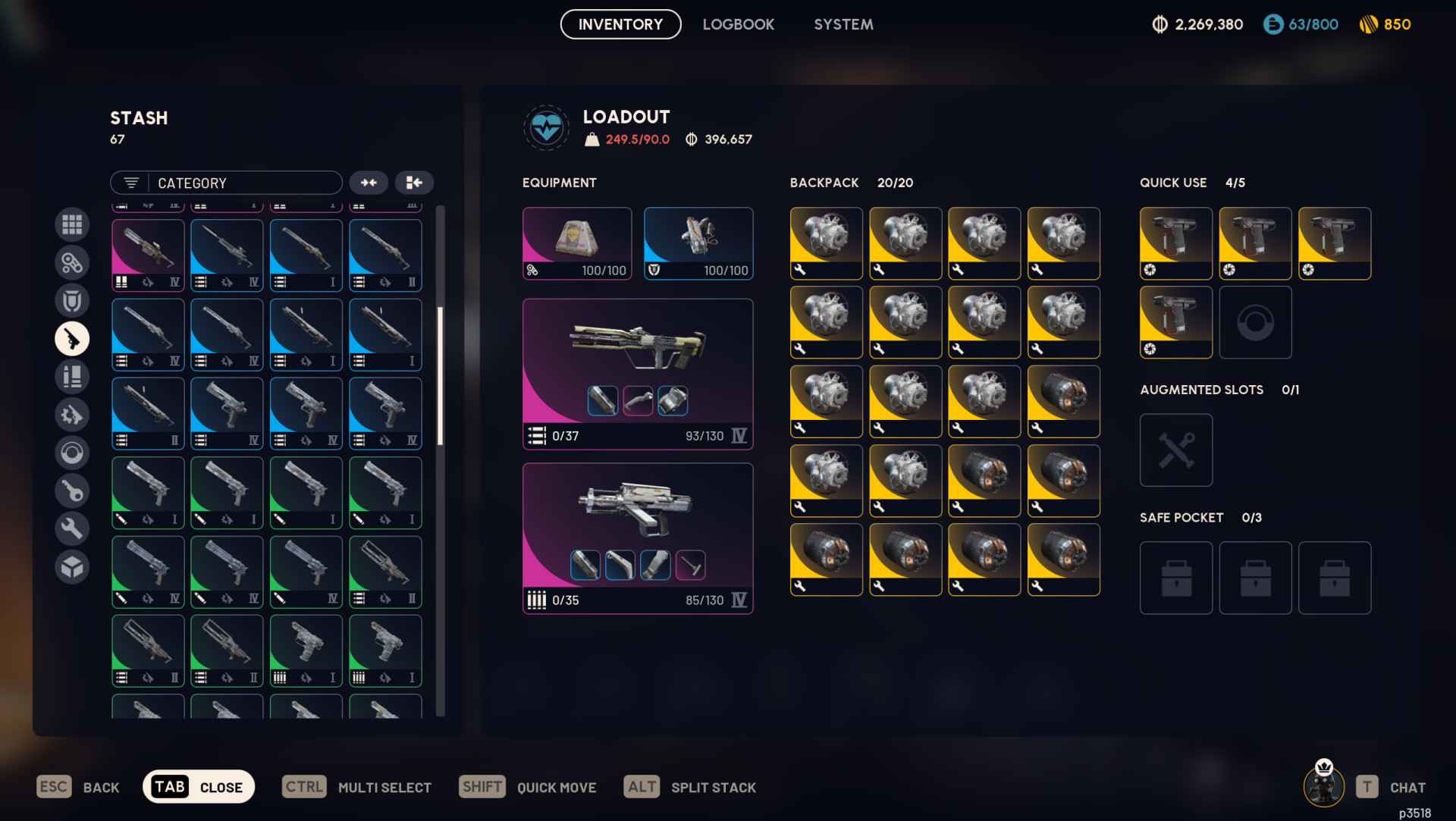Select the wrench materials category filter

coord(72,528)
